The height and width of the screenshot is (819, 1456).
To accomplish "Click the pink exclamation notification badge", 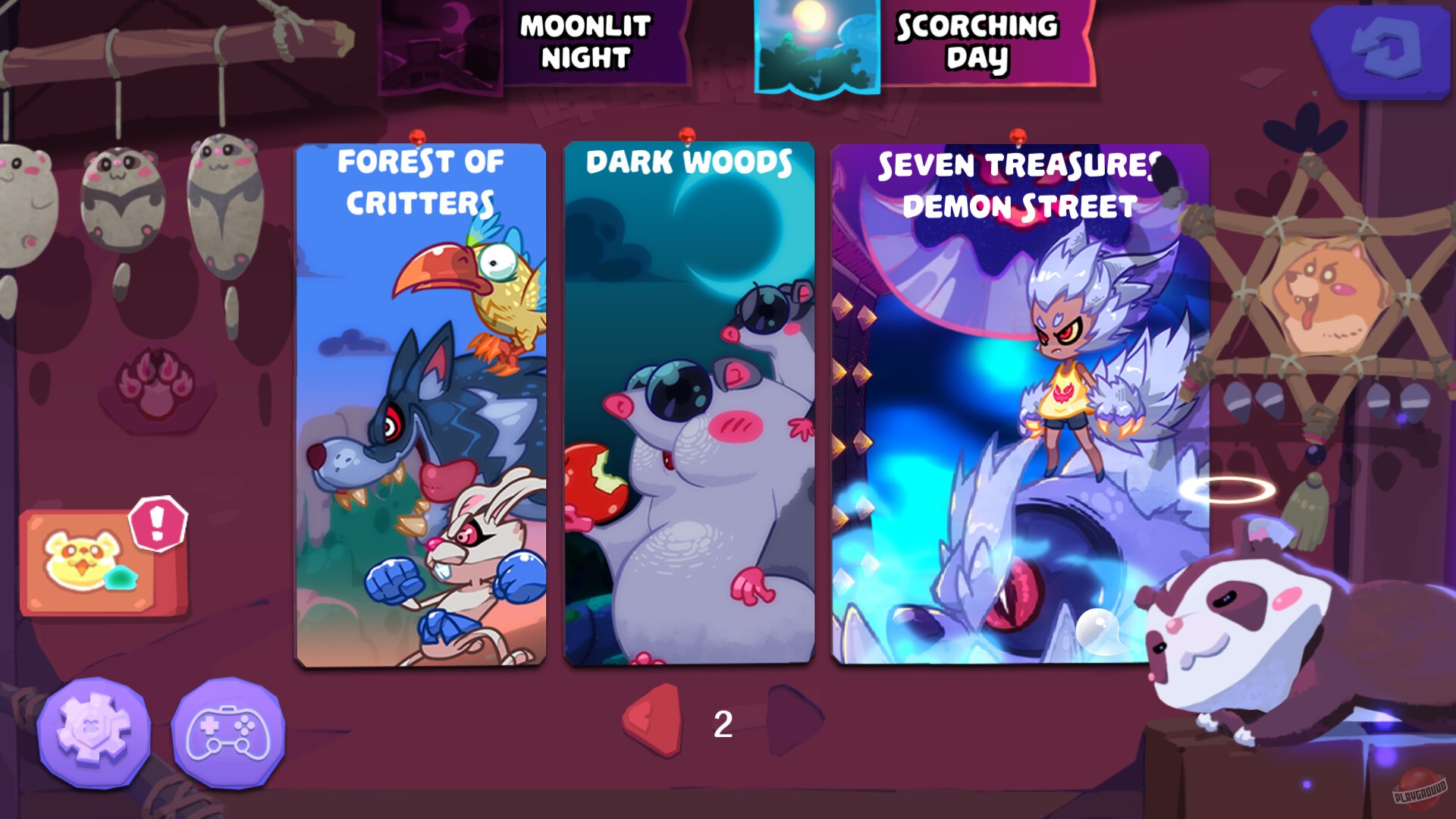I will pyautogui.click(x=157, y=523).
